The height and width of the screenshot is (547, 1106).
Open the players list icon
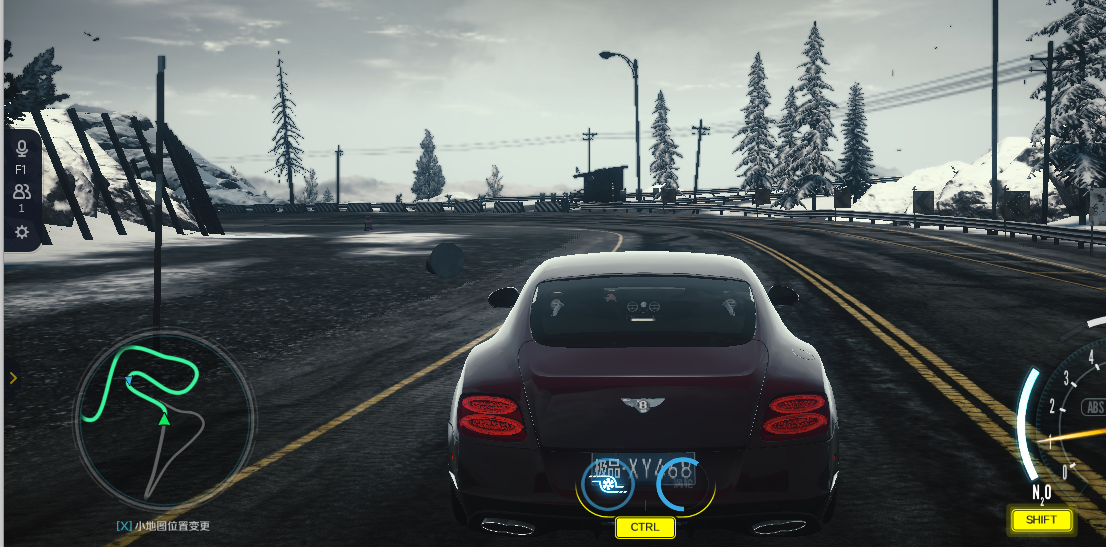pos(21,191)
